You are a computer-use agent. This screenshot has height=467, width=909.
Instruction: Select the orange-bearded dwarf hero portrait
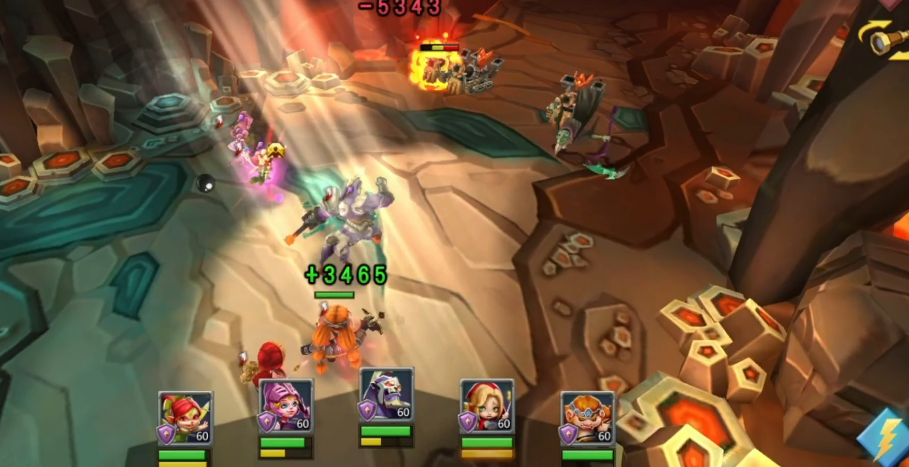587,417
